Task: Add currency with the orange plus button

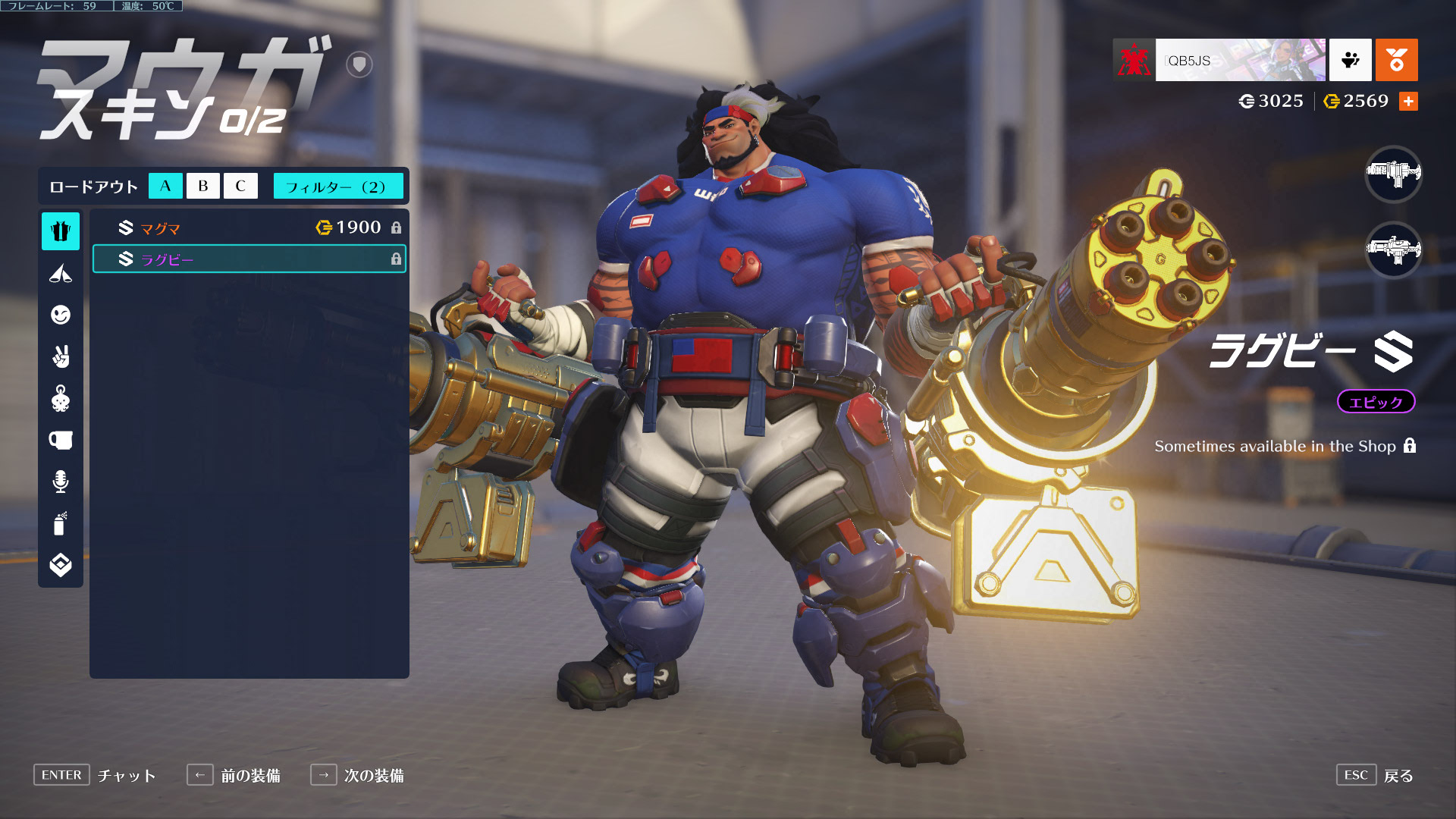Action: (1408, 101)
